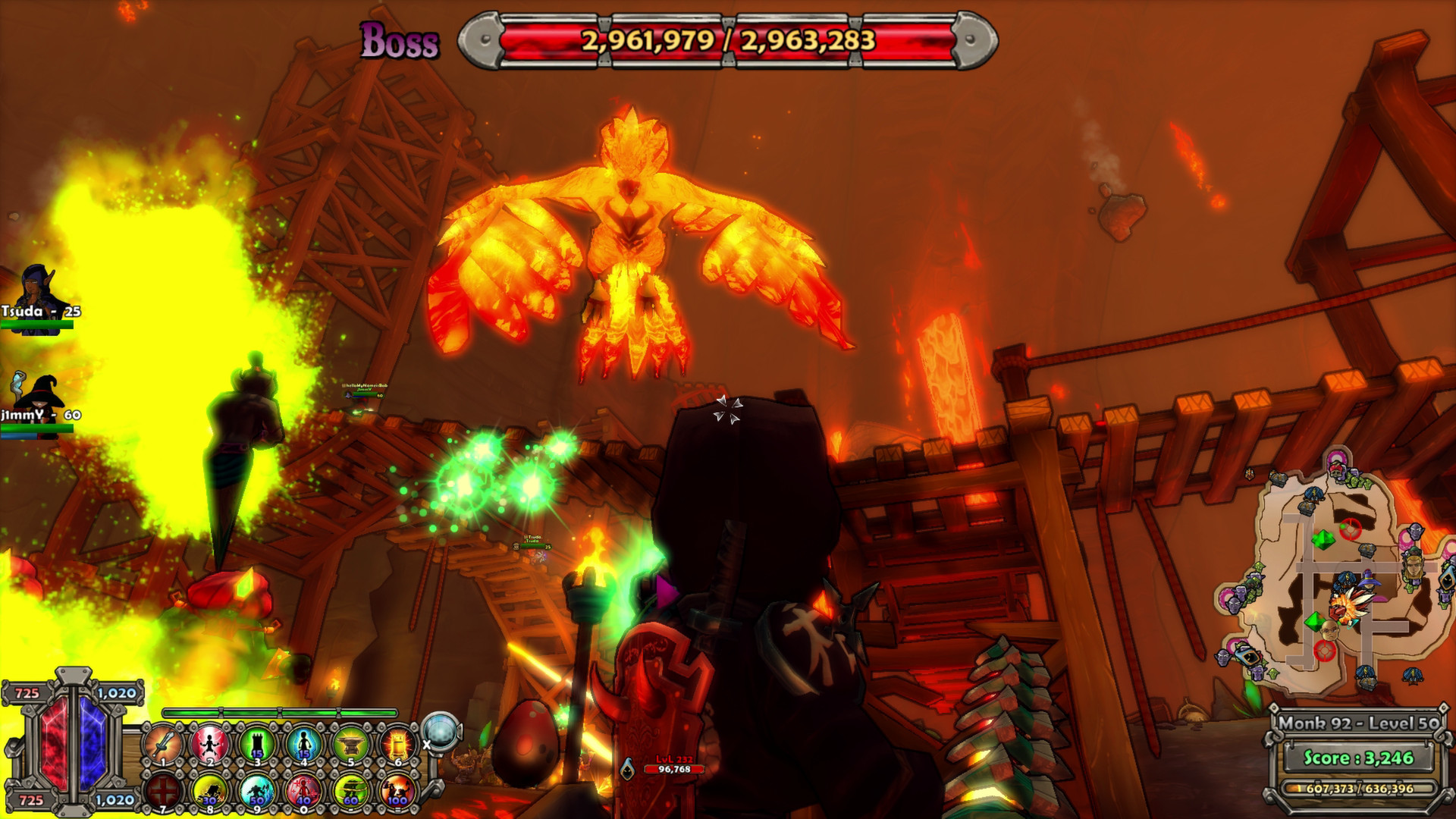The image size is (1456, 819).
Task: Click the X button next to the hotbar
Action: 426,745
